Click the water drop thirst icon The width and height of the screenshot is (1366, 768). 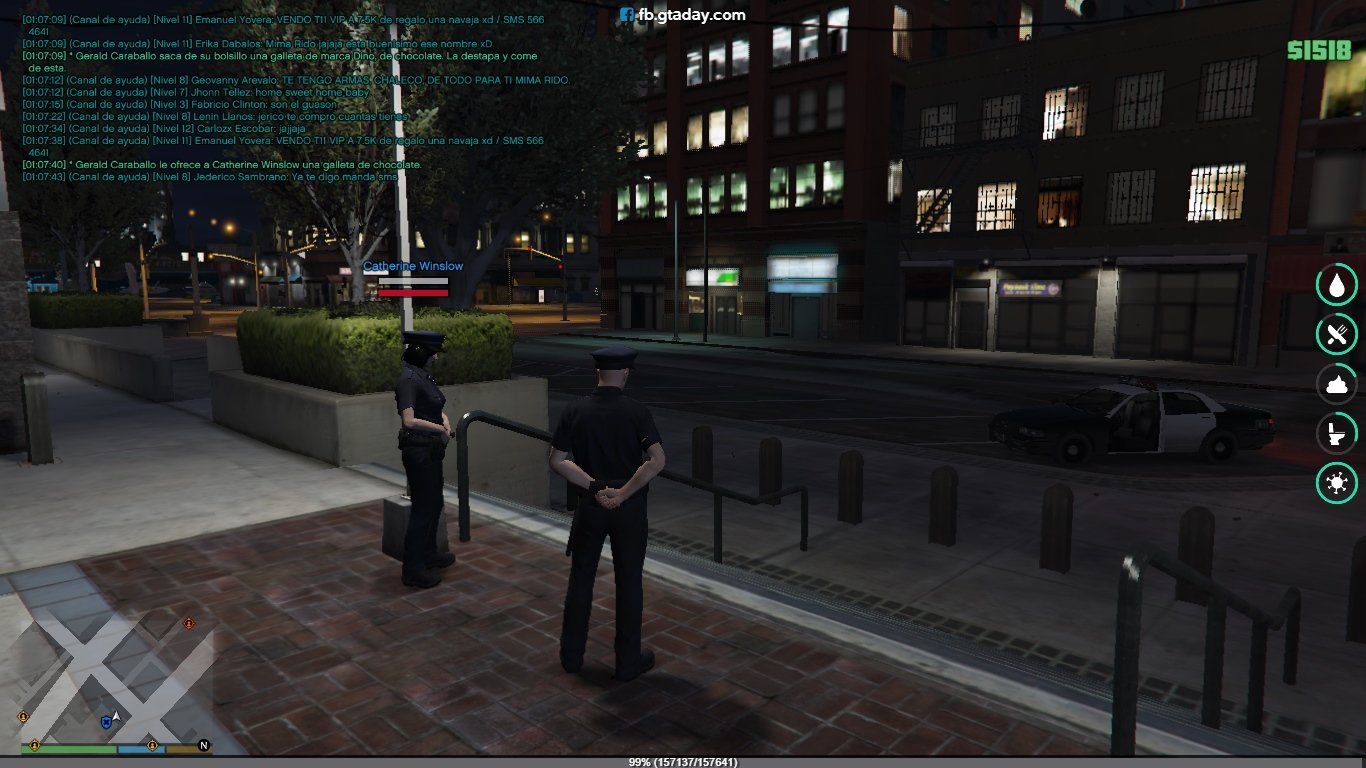[1336, 284]
